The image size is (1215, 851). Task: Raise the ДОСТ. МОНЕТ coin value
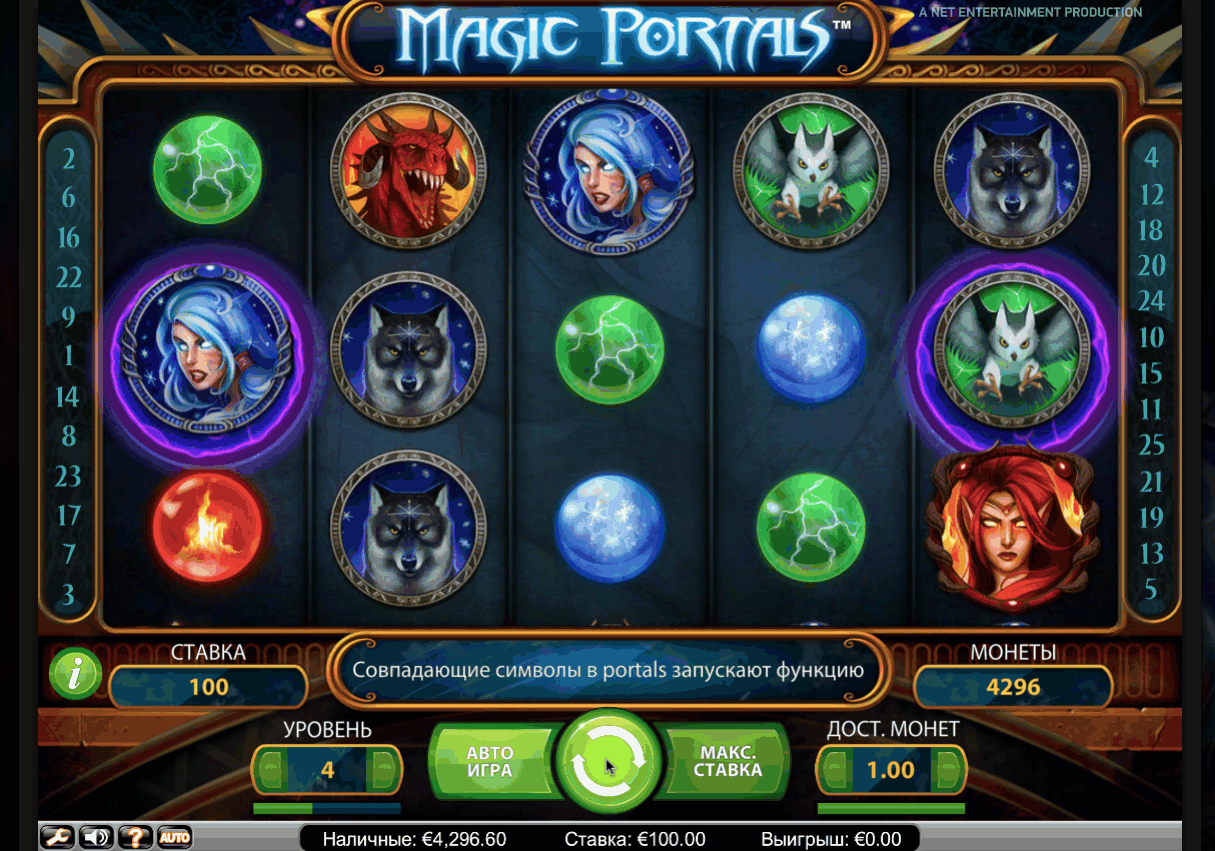tap(950, 771)
